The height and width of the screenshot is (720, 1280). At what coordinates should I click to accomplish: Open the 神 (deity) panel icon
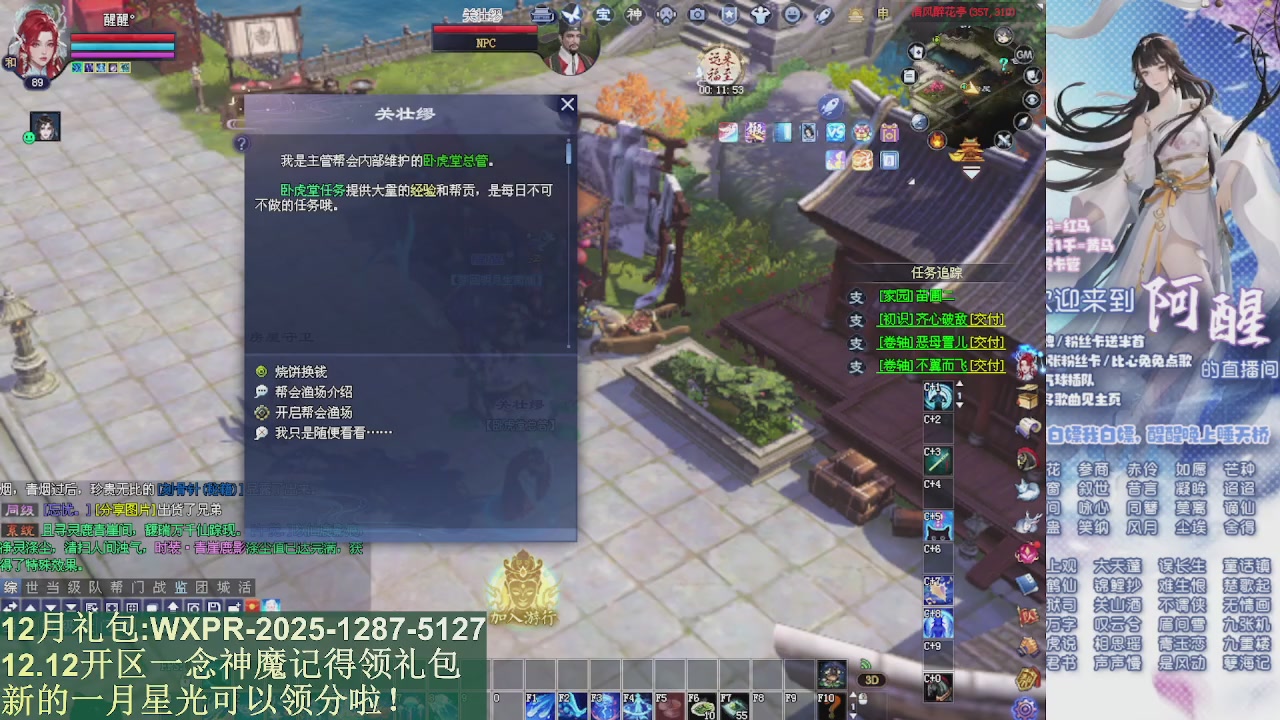(x=634, y=13)
